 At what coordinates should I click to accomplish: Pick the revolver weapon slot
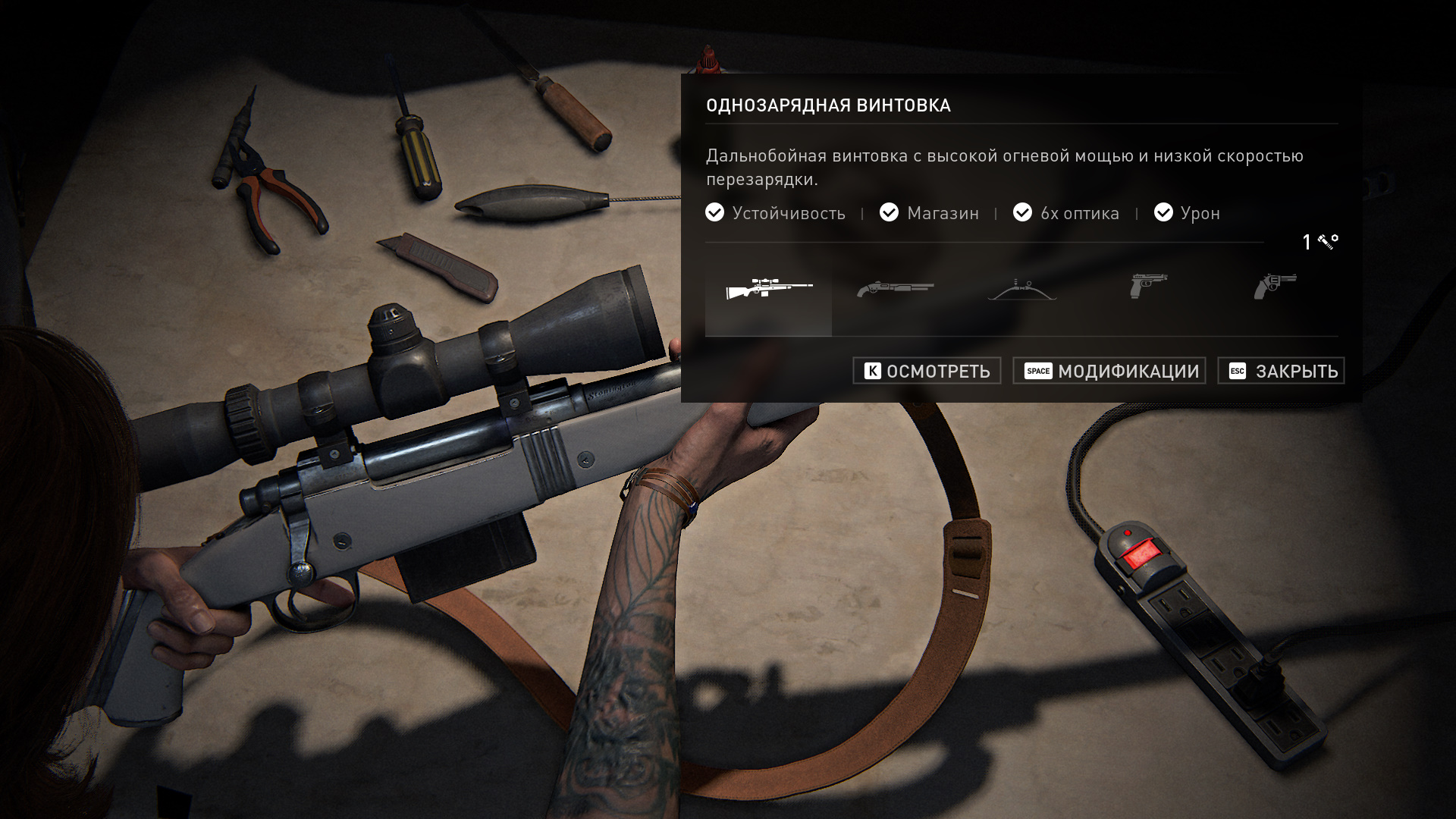click(1275, 287)
